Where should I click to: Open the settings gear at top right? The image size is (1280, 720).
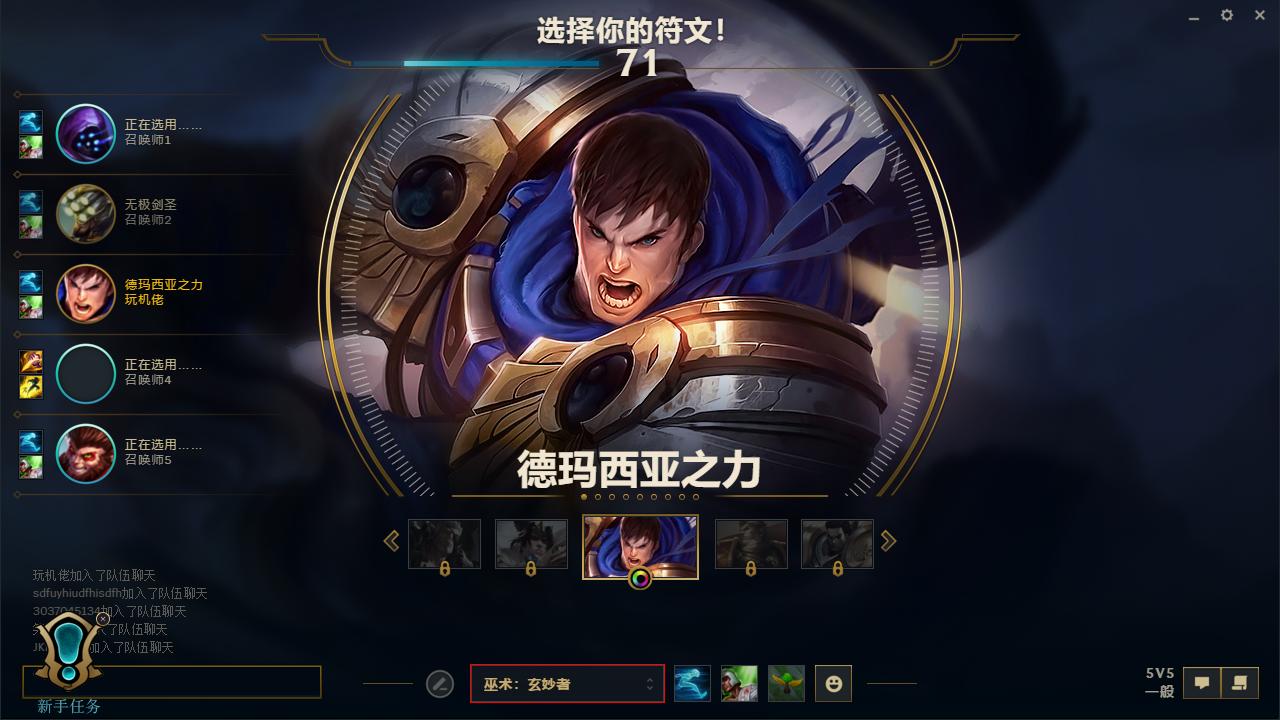click(1225, 15)
